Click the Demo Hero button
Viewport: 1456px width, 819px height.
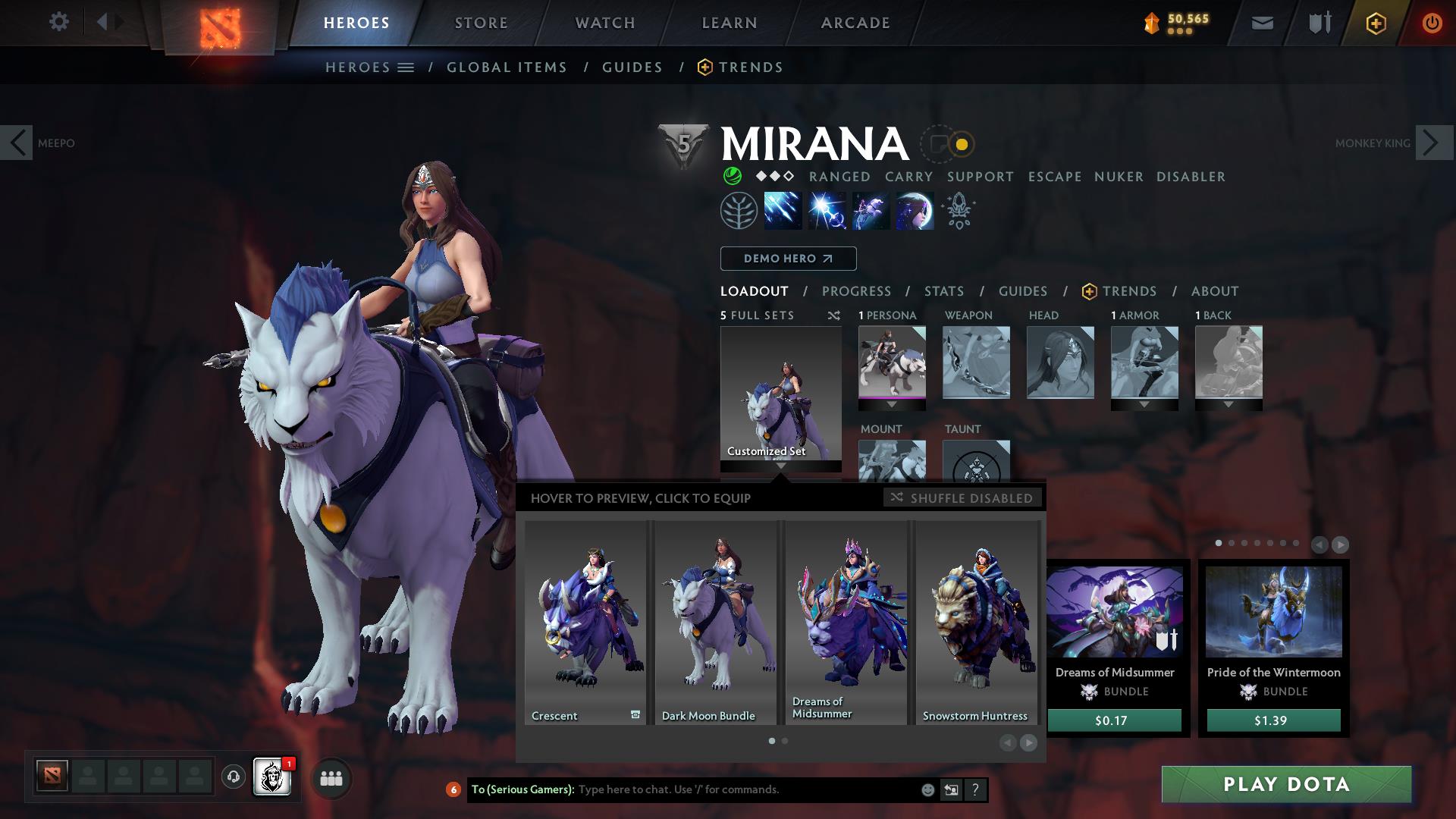787,259
